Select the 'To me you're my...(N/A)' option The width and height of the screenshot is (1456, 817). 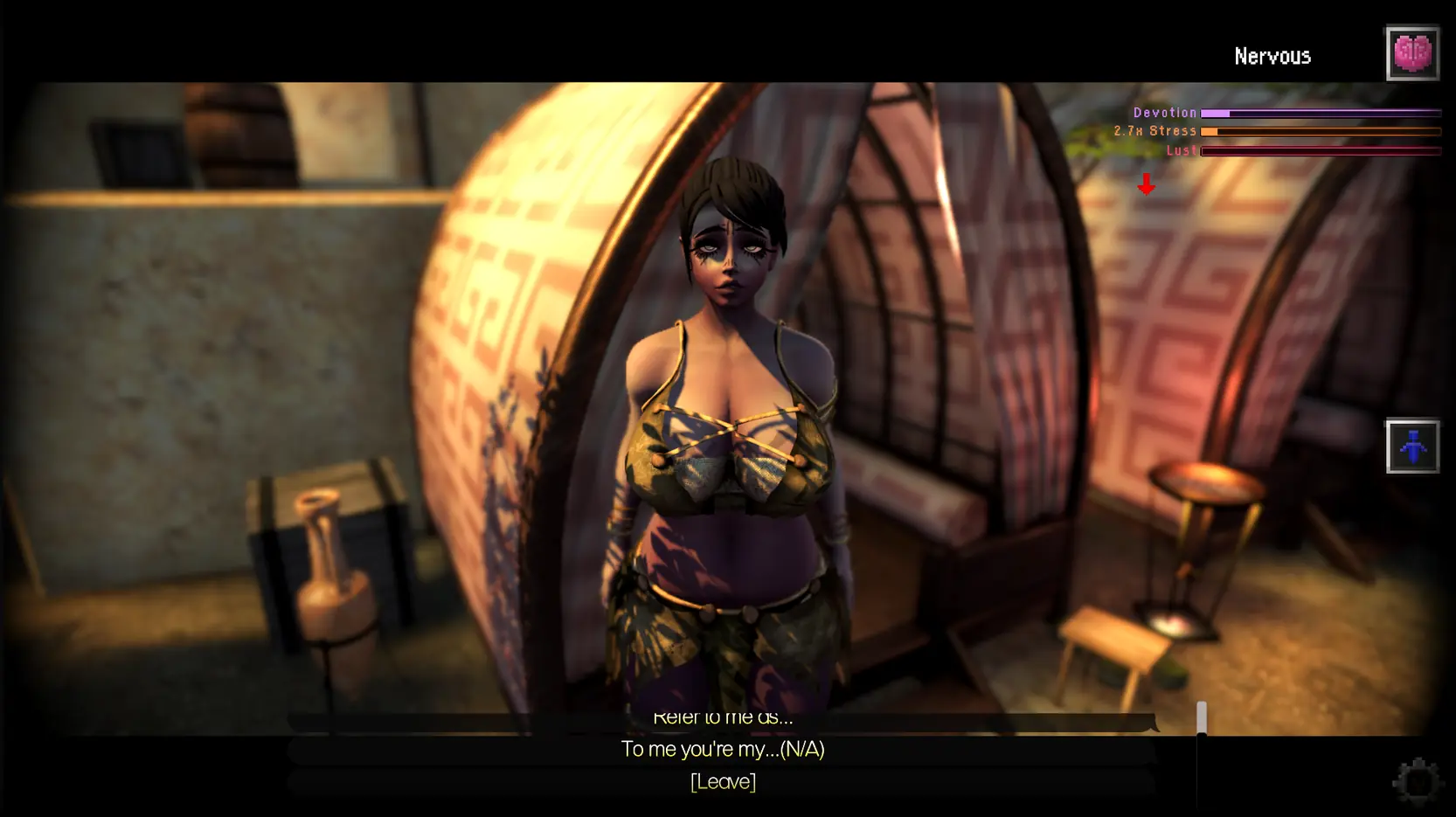click(723, 750)
